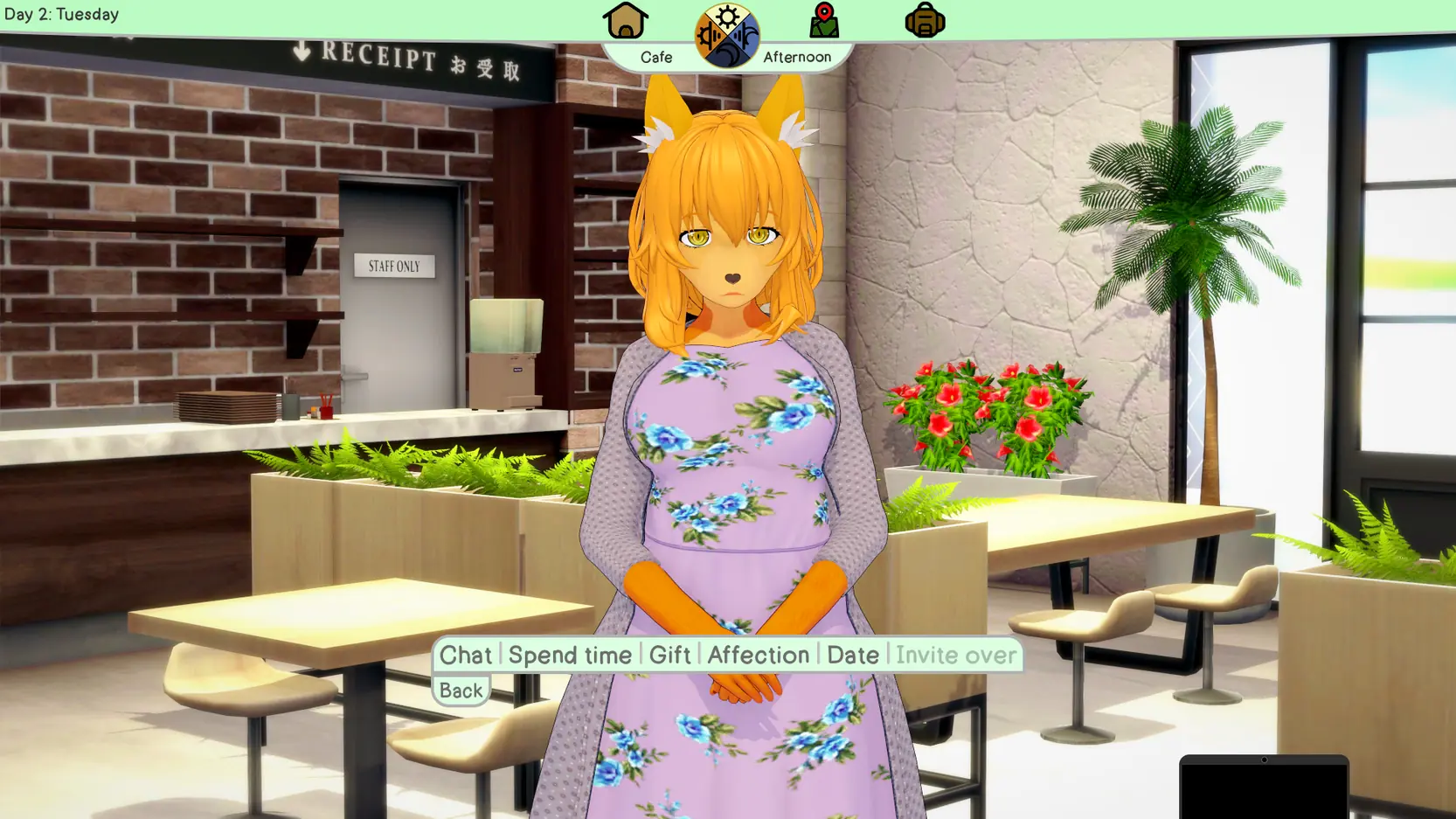Open the backpack inventory

pos(925,21)
